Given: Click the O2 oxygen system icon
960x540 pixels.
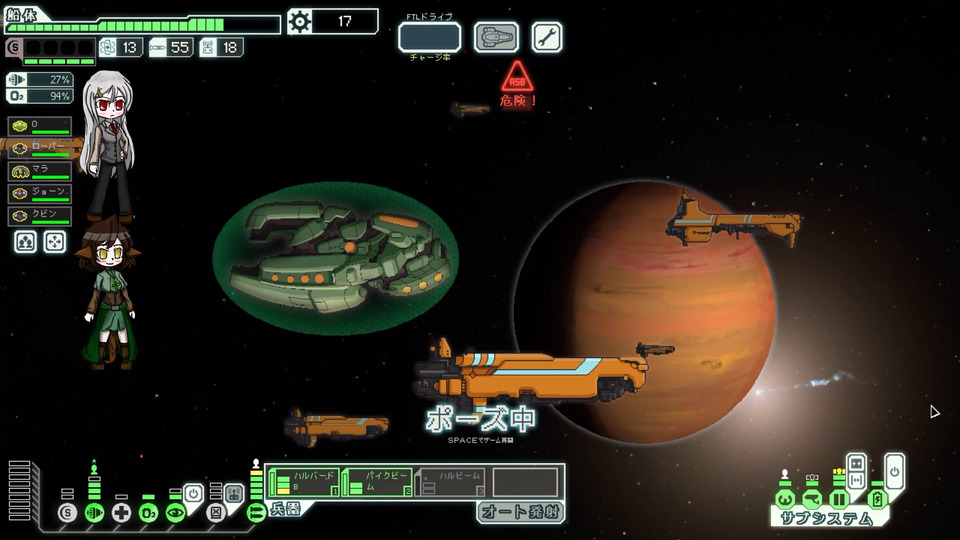Looking at the screenshot, I should pyautogui.click(x=148, y=513).
